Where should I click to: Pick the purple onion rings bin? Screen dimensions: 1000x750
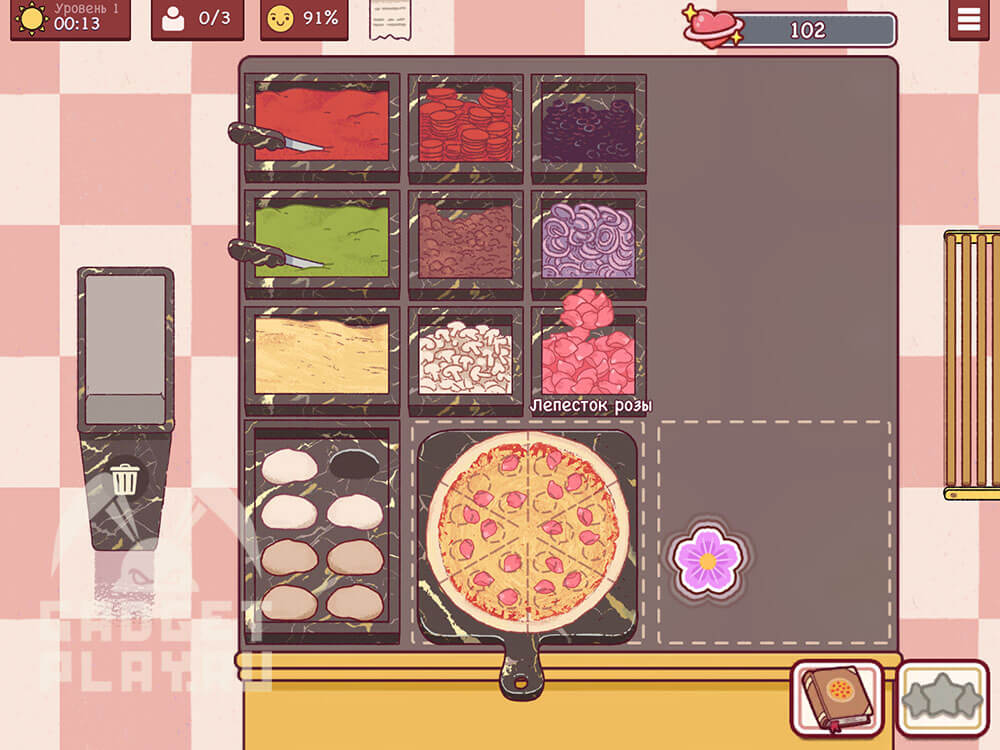(x=588, y=240)
